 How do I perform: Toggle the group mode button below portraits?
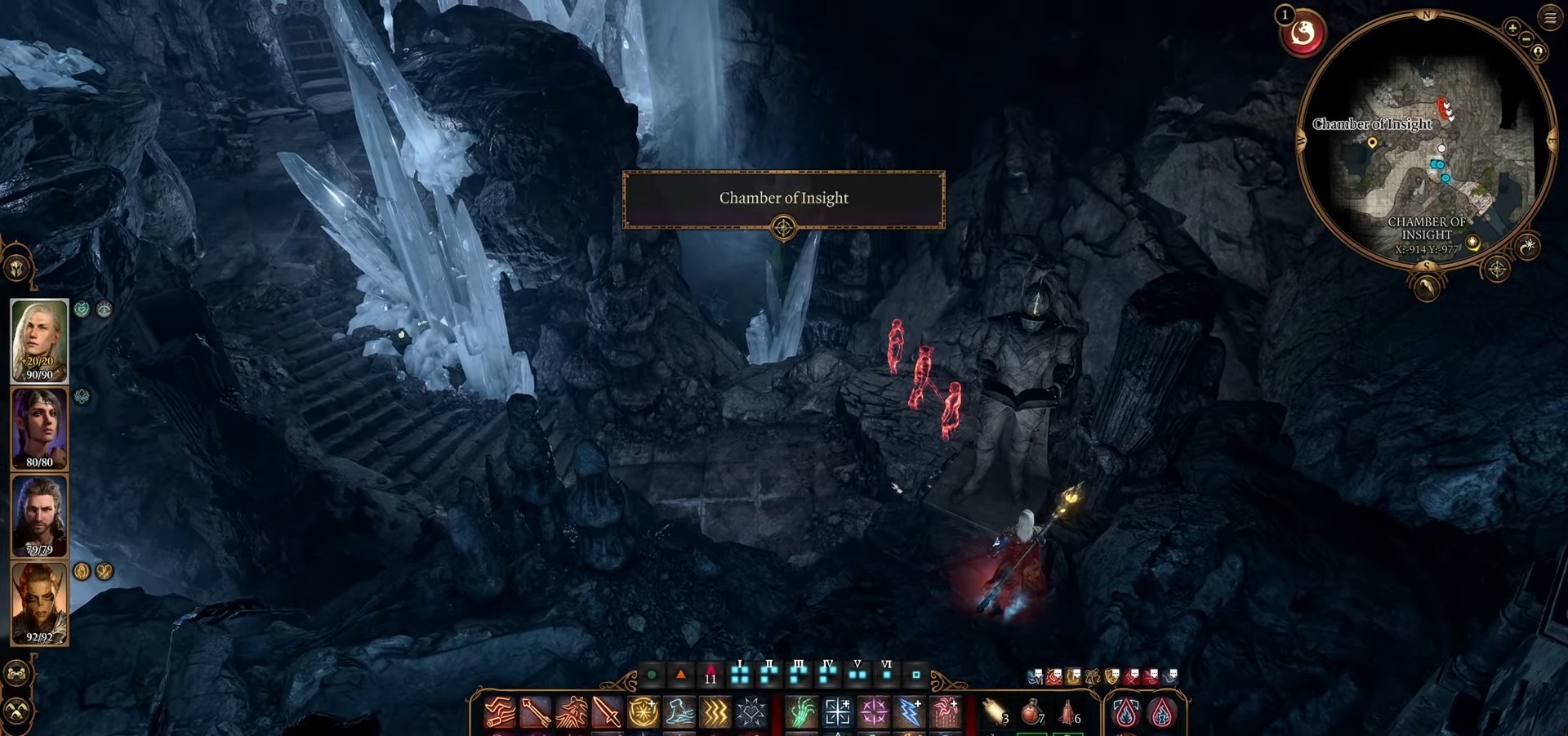tap(17, 674)
